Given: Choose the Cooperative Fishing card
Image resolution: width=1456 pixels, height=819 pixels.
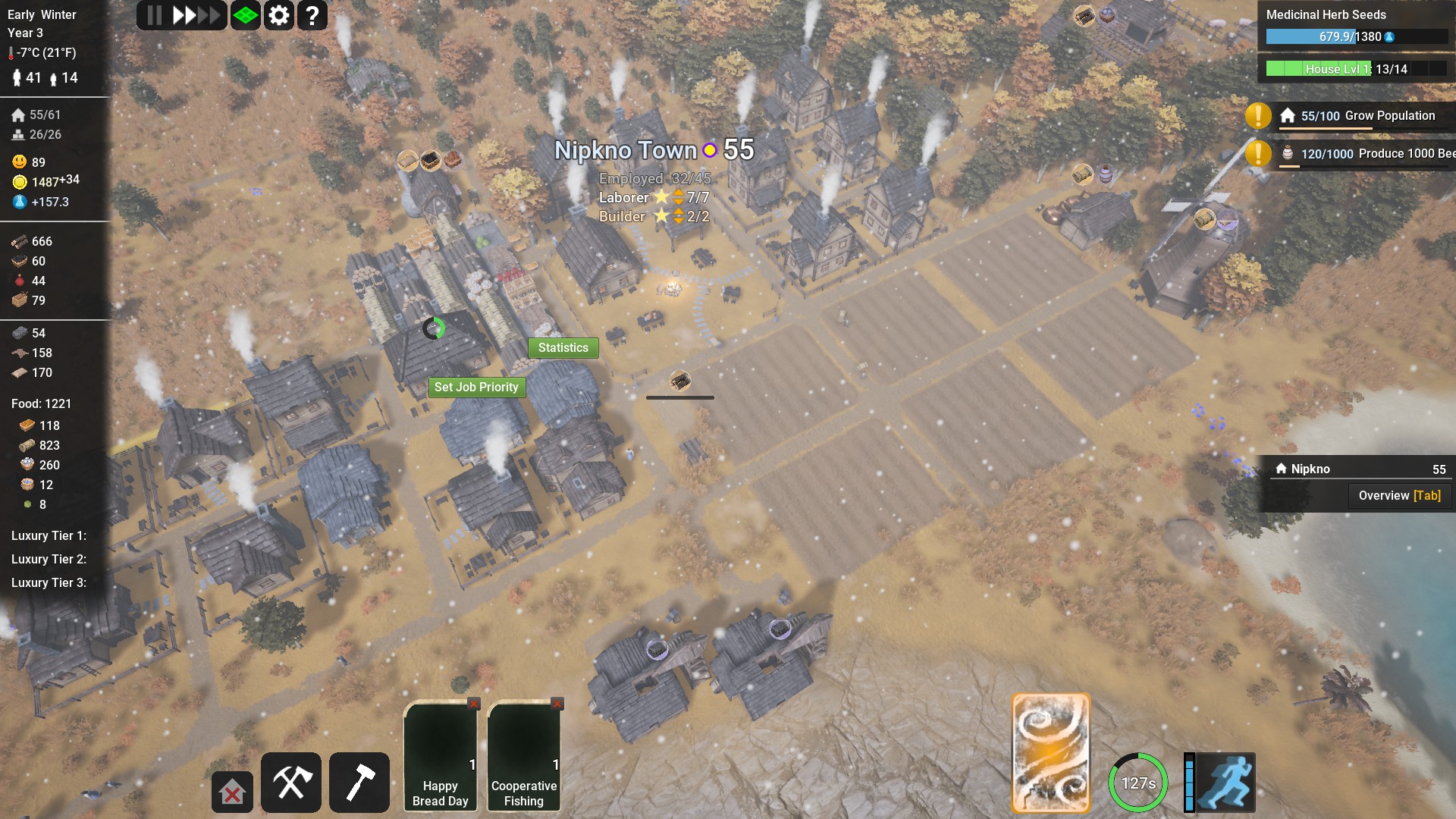Looking at the screenshot, I should click(x=523, y=755).
